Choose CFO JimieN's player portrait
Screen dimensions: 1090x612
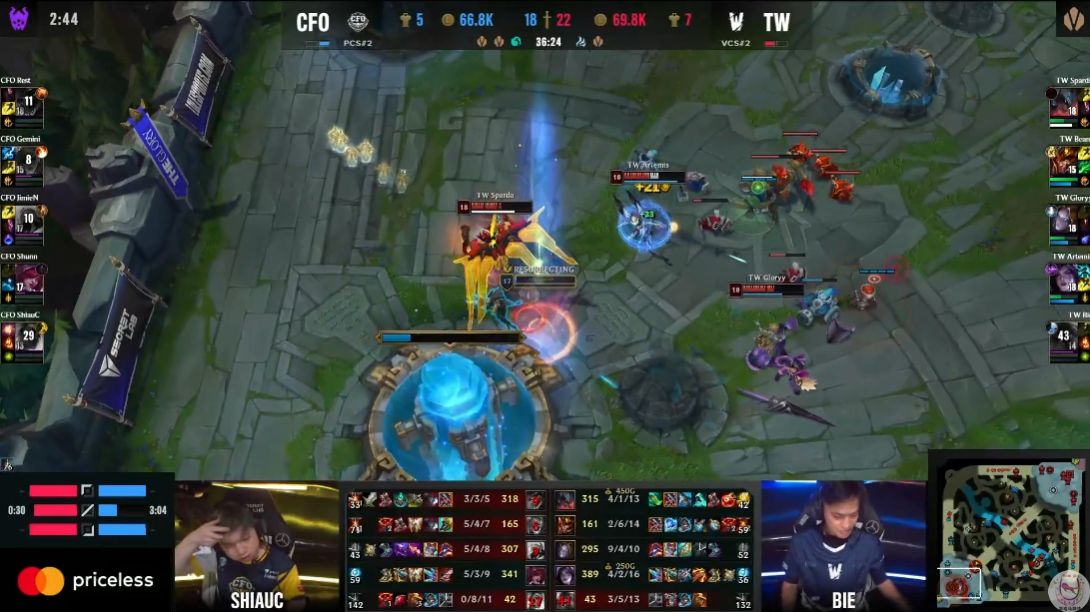22,222
